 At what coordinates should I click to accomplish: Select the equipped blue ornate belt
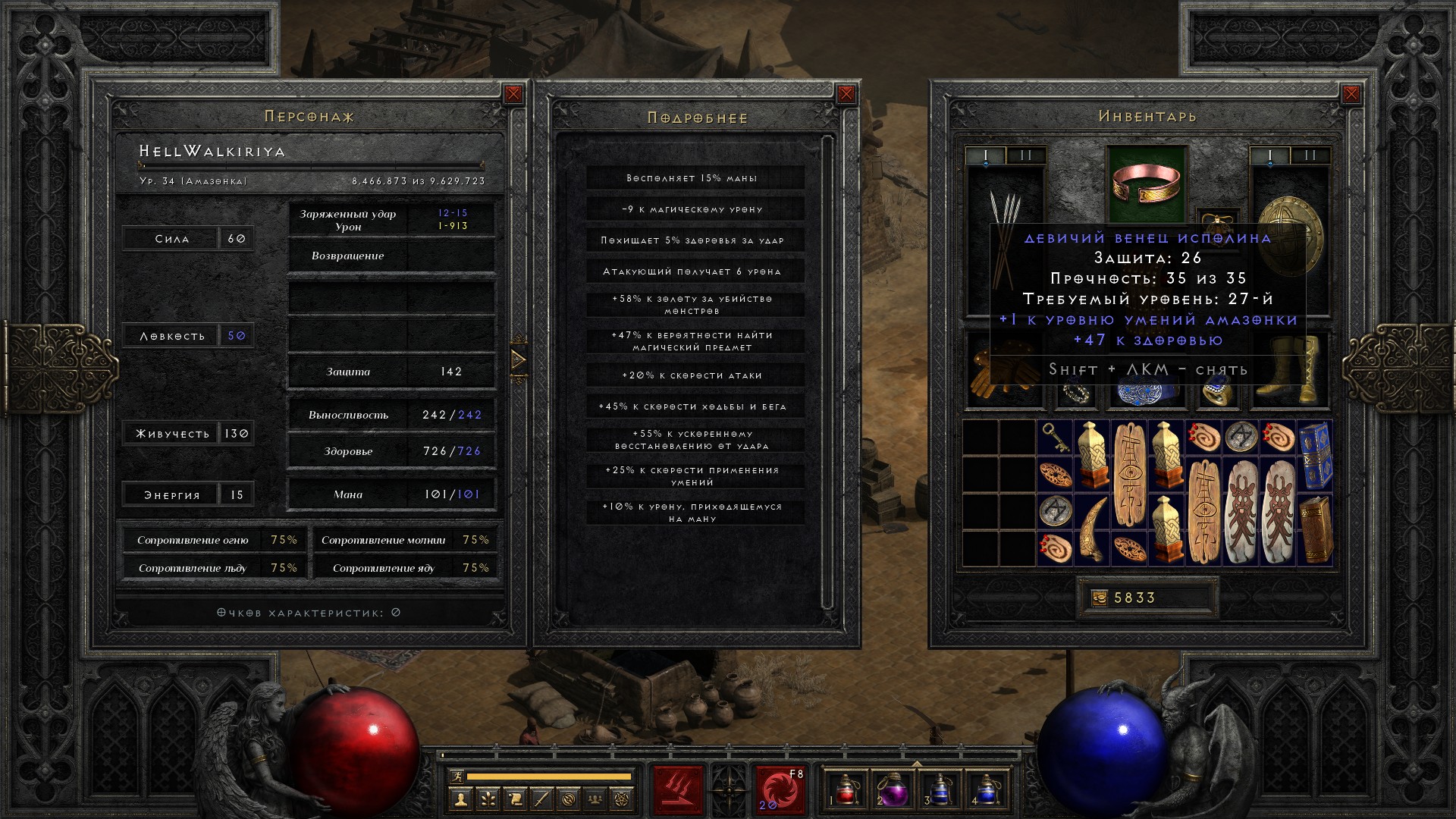click(x=1146, y=392)
